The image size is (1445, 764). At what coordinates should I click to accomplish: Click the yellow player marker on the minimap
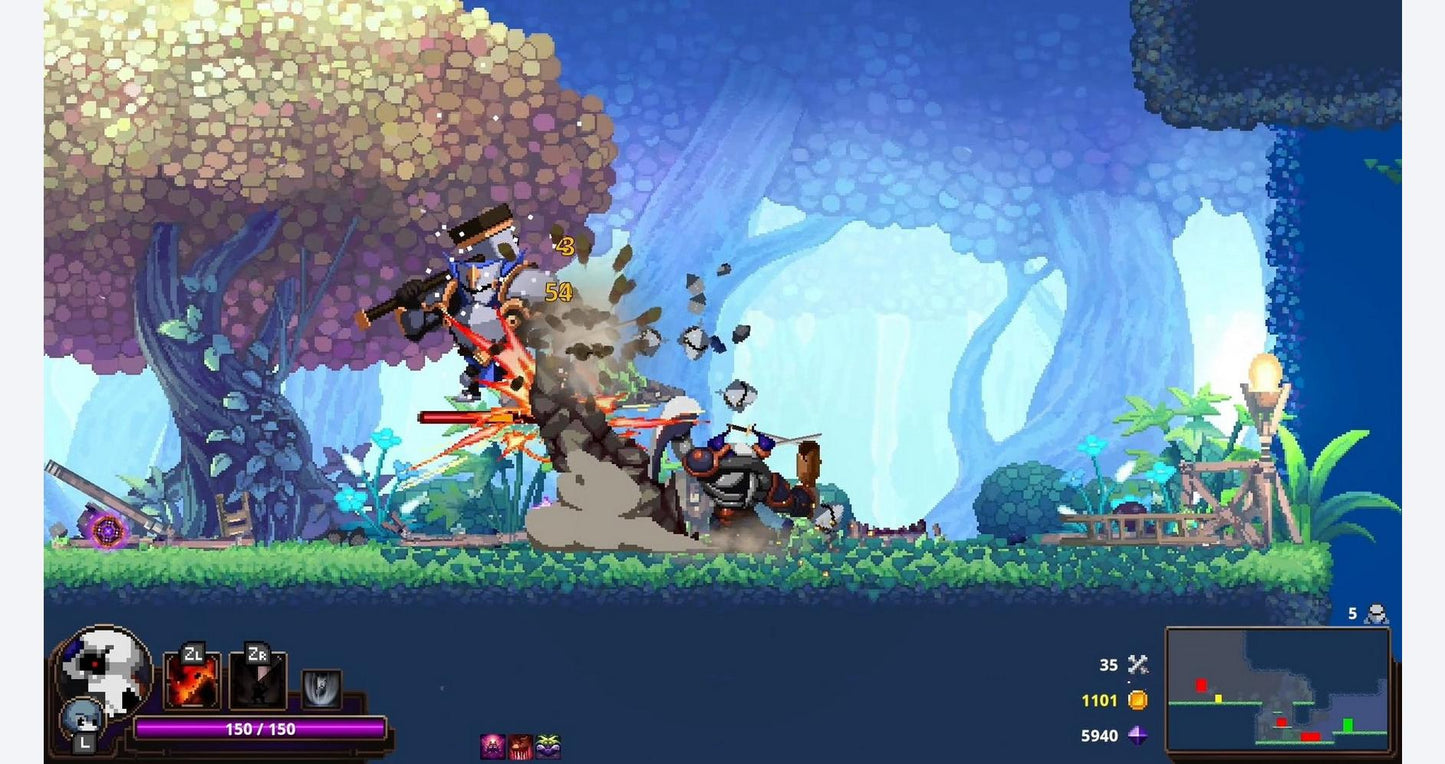click(1218, 698)
